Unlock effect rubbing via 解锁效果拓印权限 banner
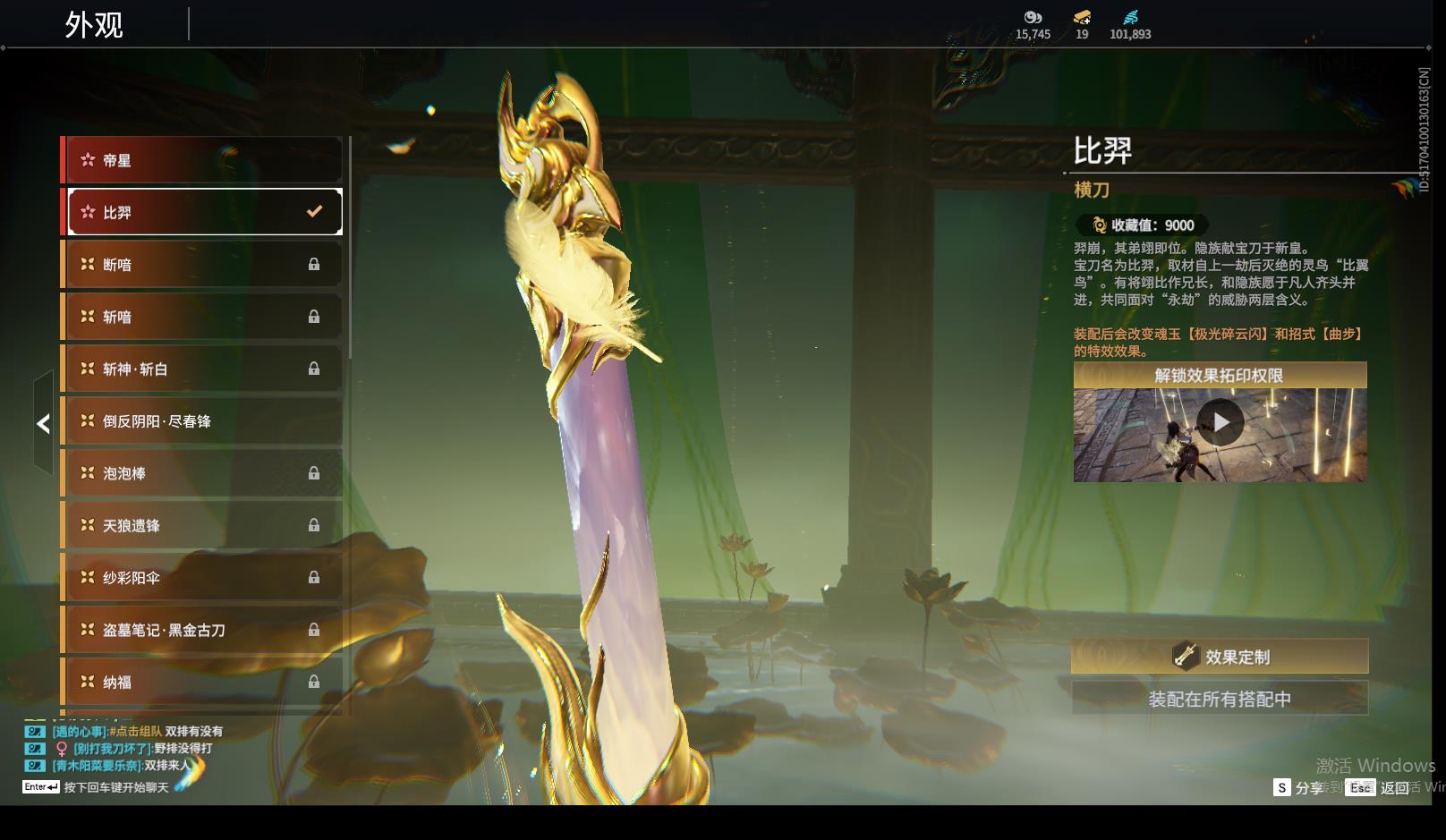Image resolution: width=1446 pixels, height=840 pixels. click(1220, 376)
